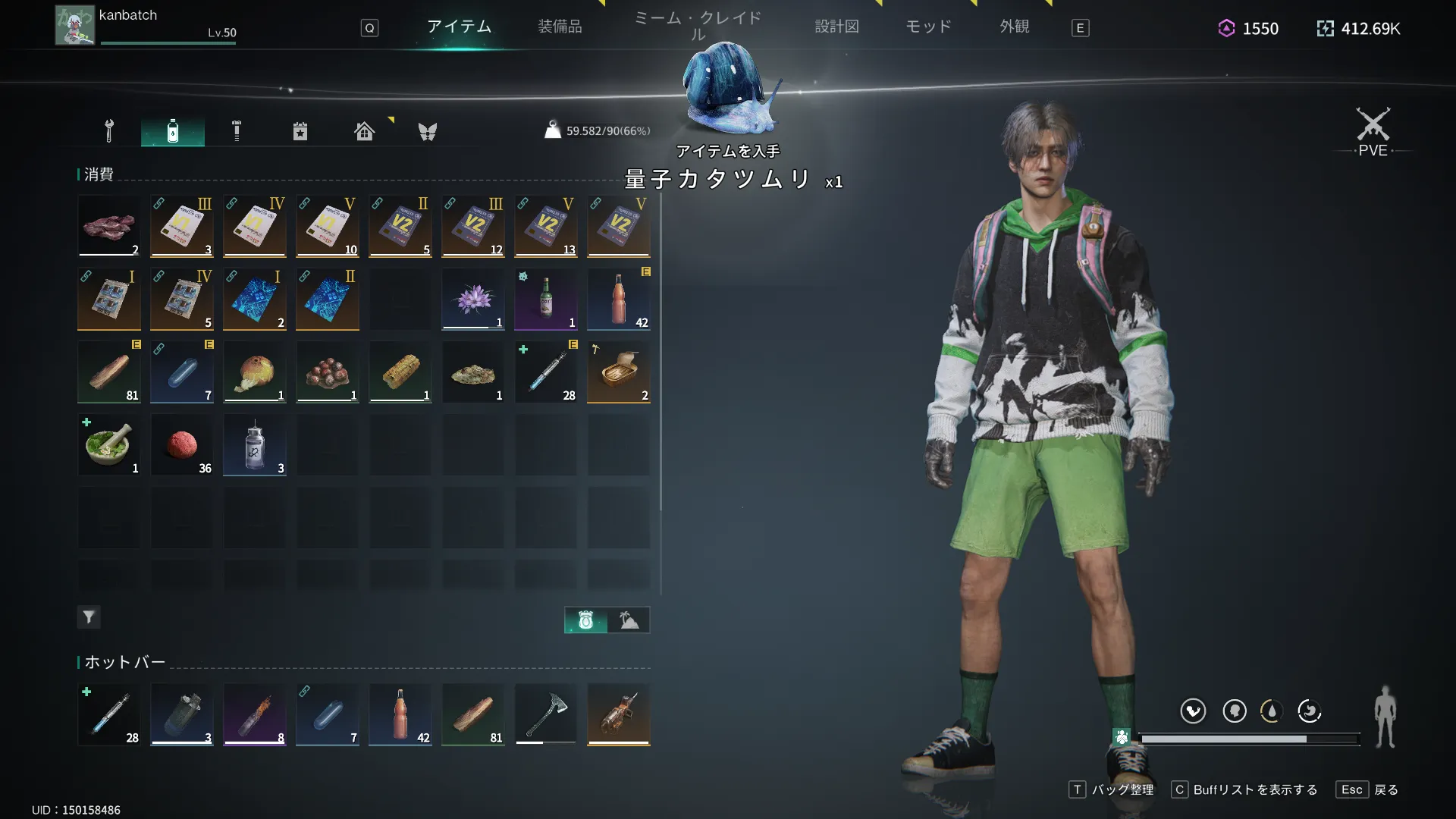This screenshot has width=1456, height=819.
Task: Switch to the house category filter
Action: 364,131
